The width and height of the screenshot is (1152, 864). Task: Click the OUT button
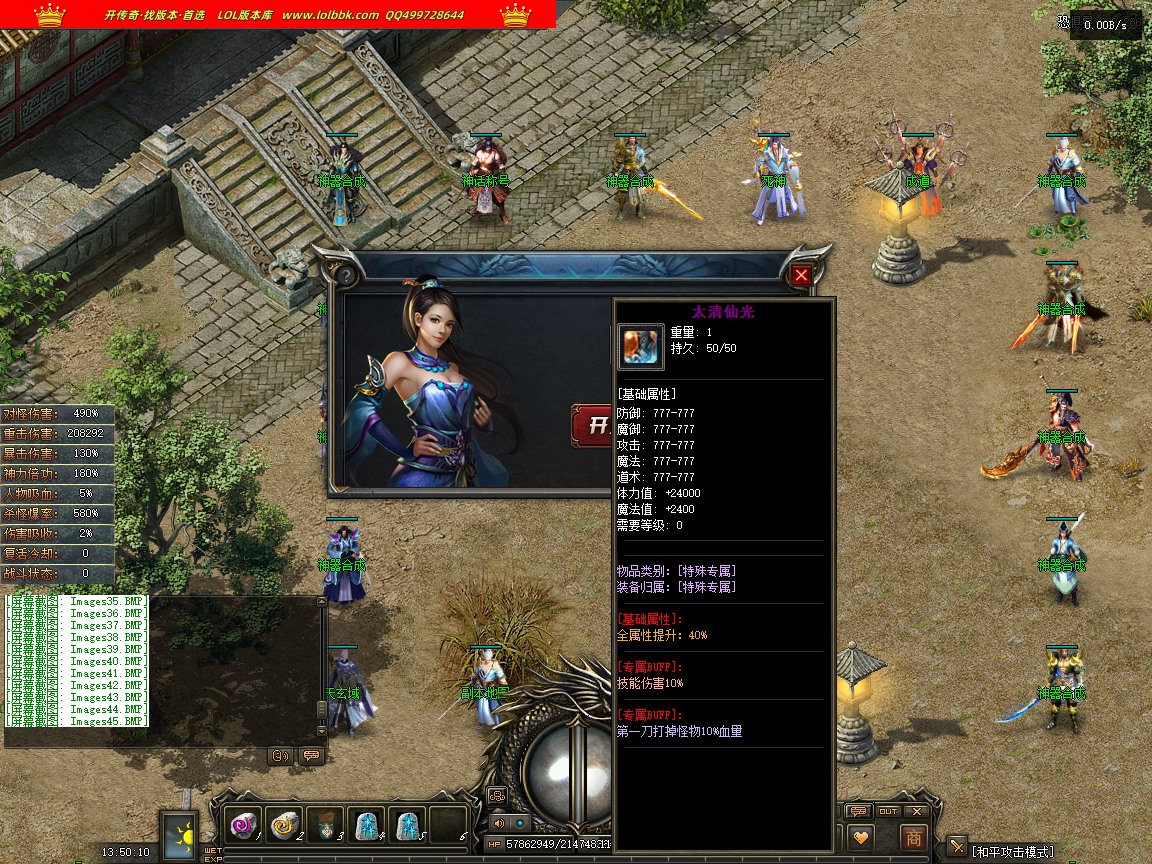tap(888, 811)
